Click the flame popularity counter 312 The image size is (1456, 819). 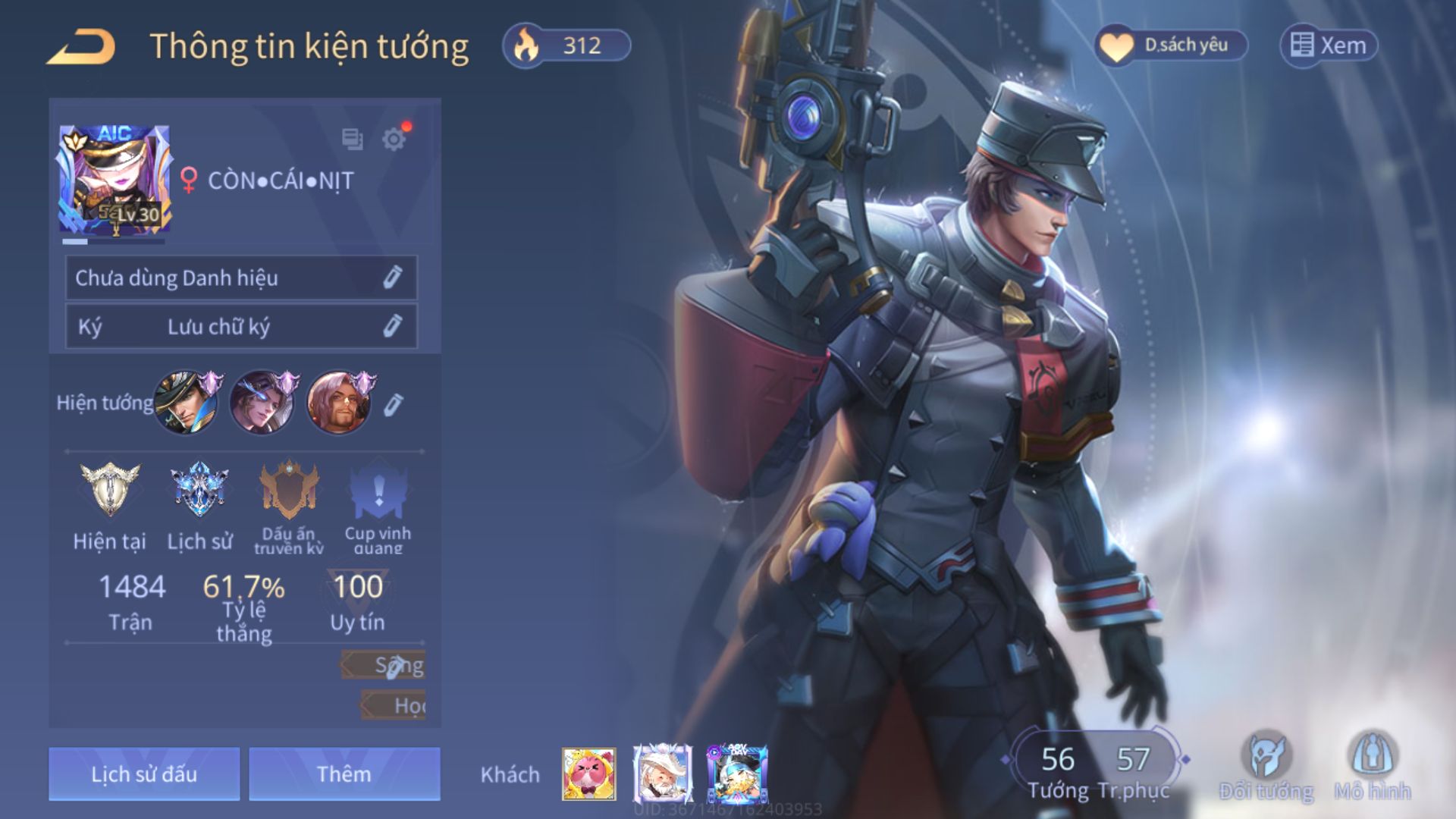(566, 45)
